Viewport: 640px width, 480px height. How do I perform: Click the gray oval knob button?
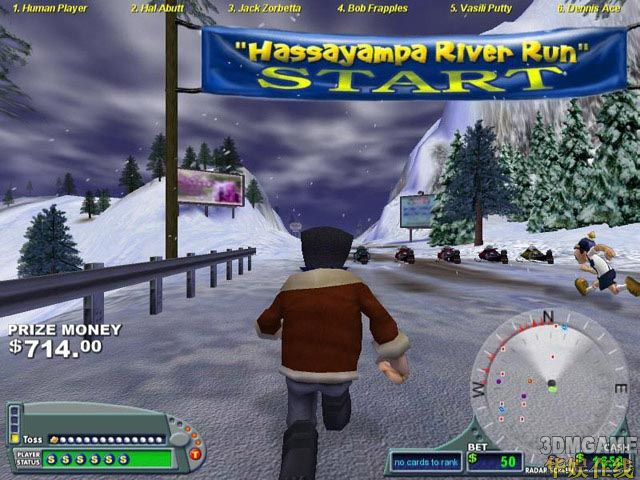click(x=179, y=438)
